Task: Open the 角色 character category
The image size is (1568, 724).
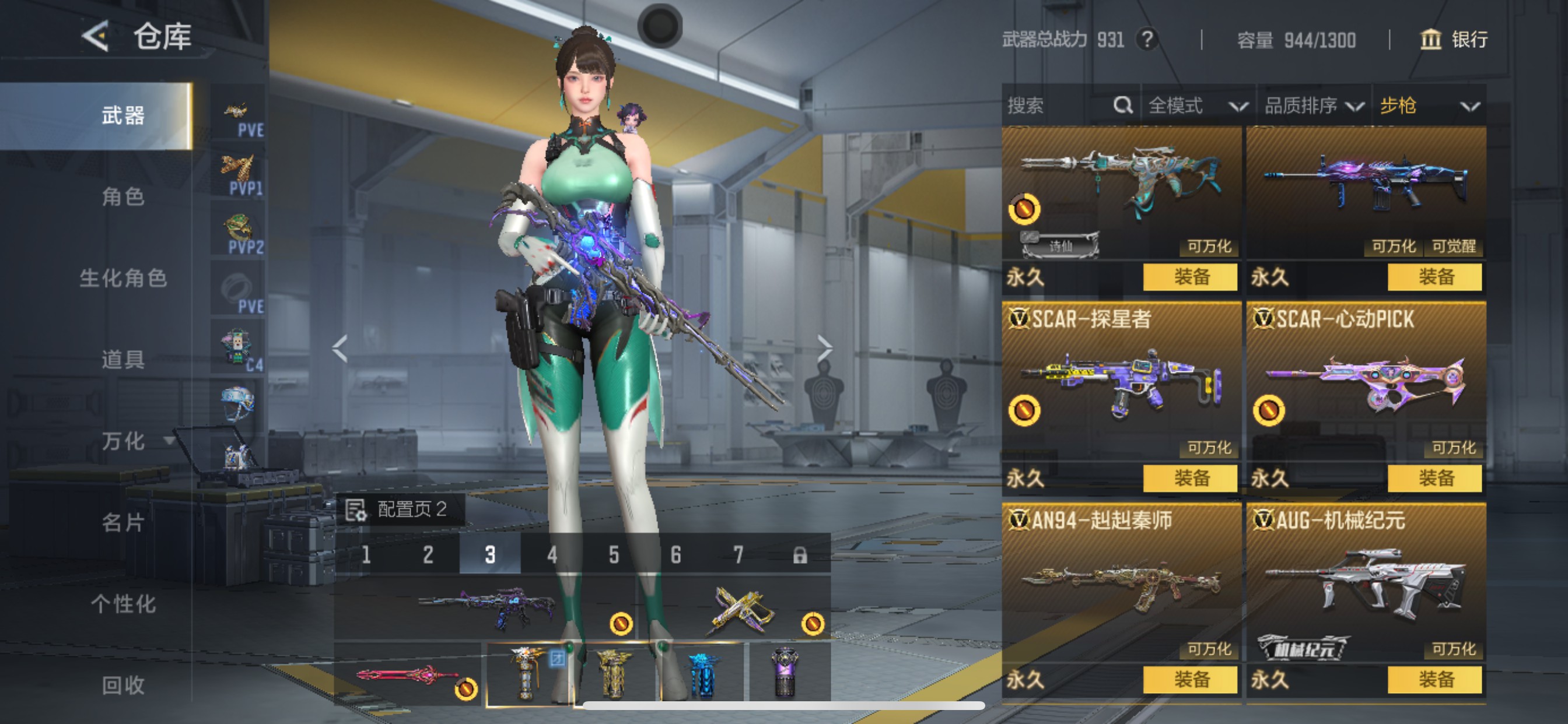Action: [123, 197]
